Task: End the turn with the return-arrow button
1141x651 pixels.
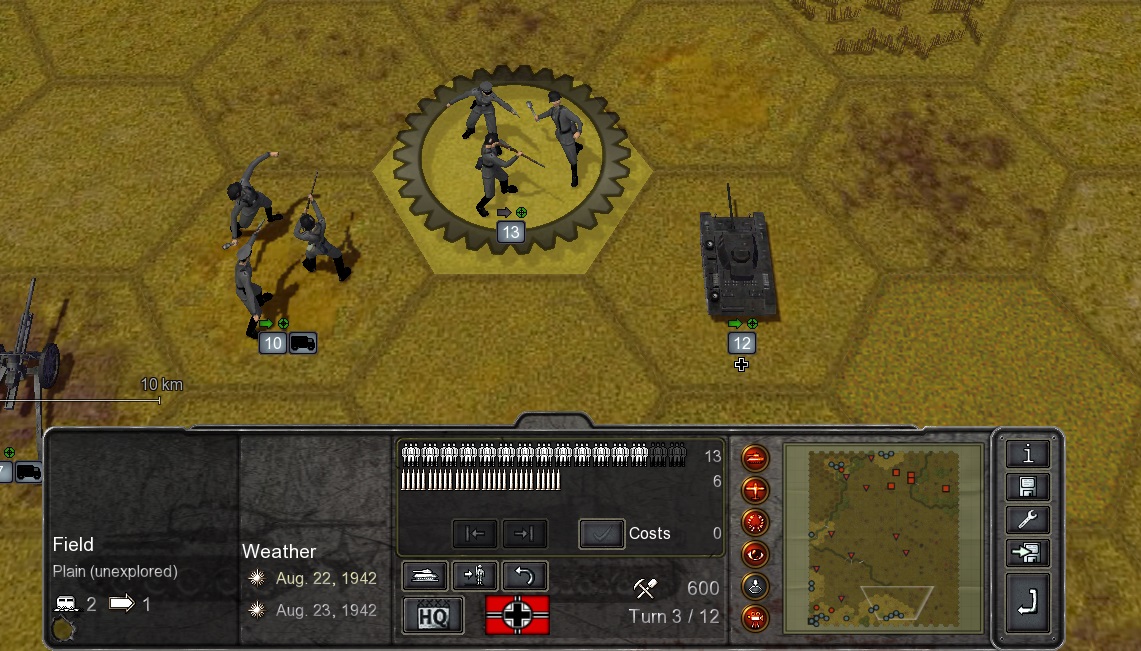Action: click(1027, 602)
